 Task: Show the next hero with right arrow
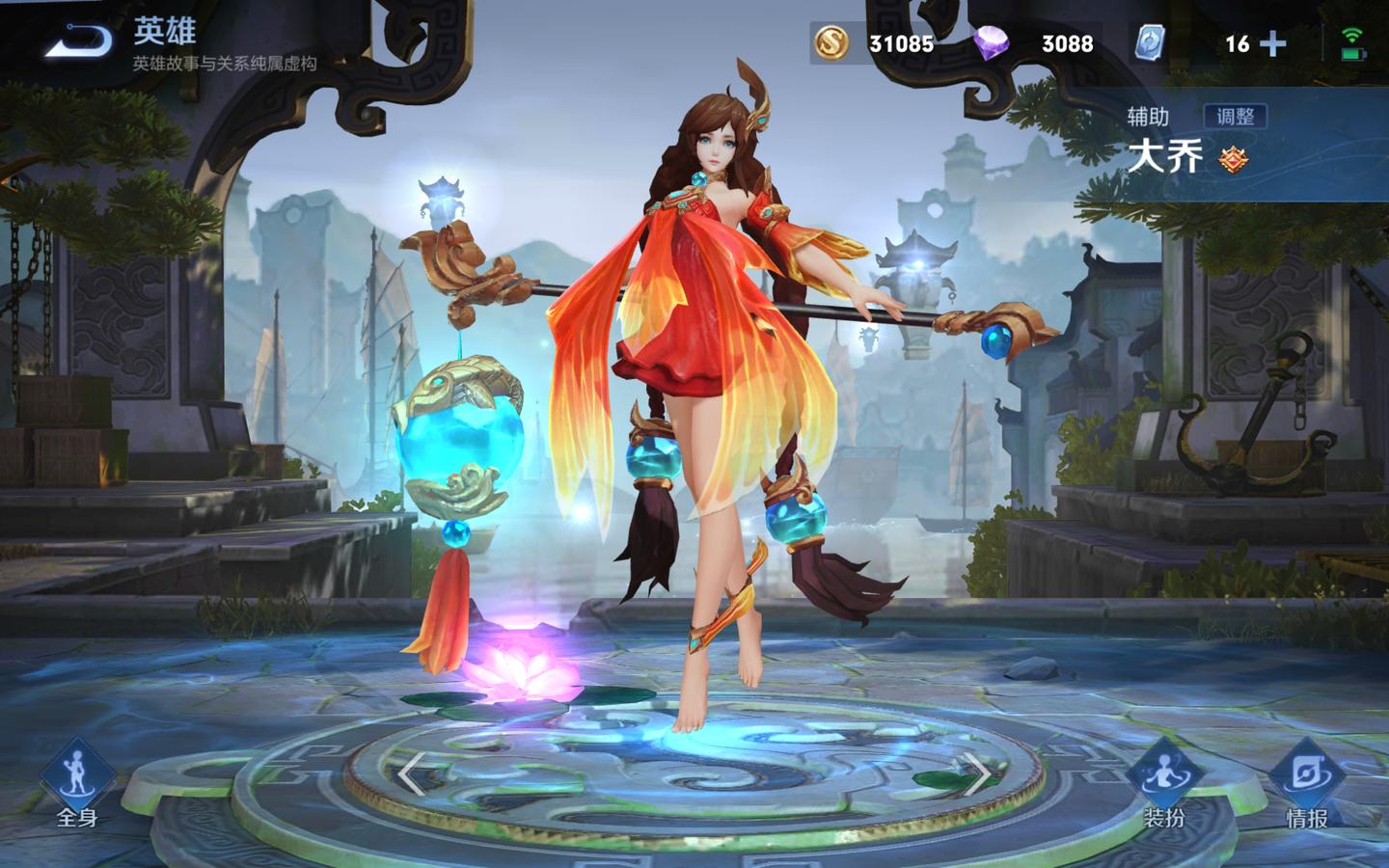coord(977,773)
